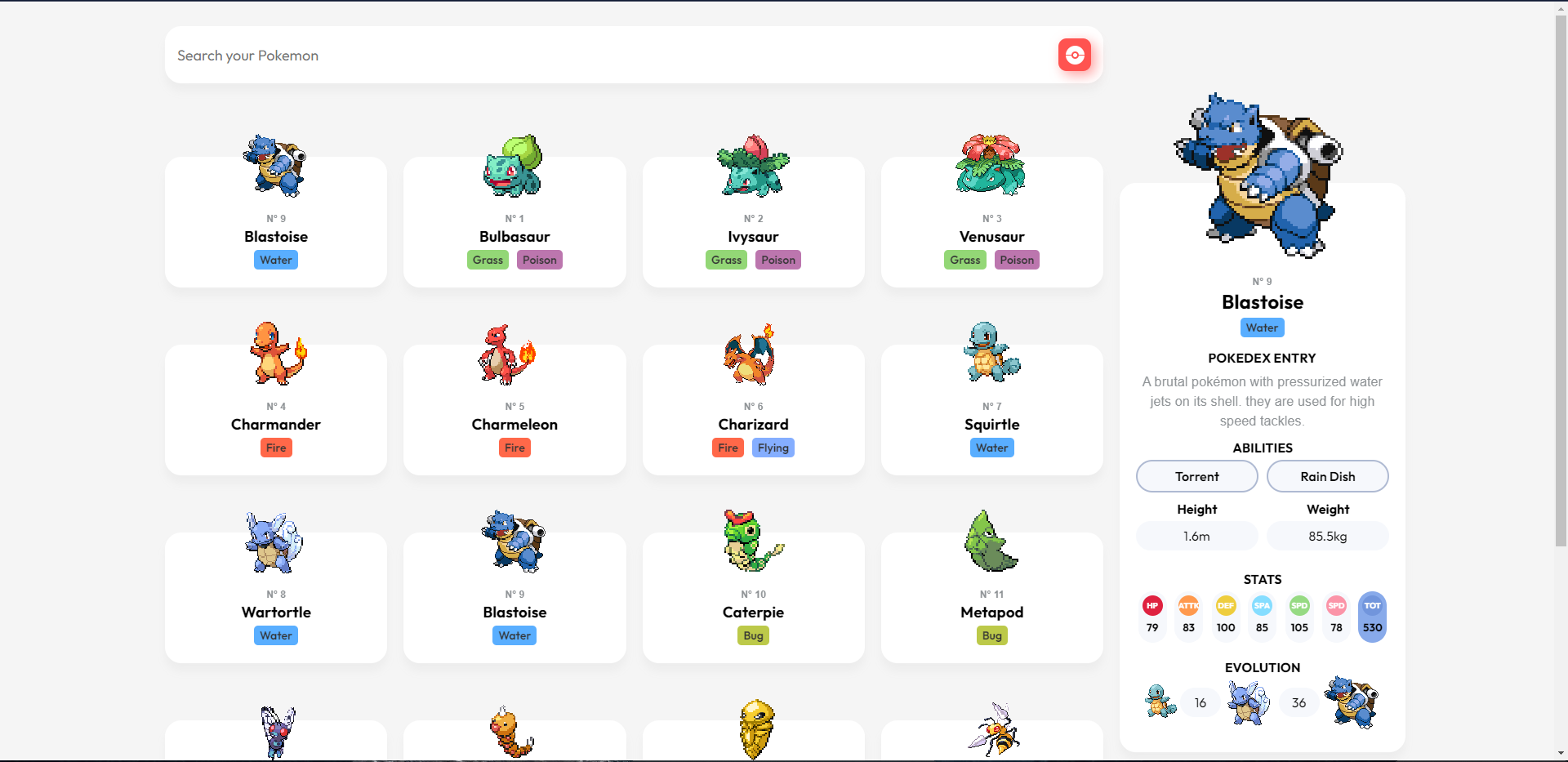Toggle the Water type badge on Squirtle's card
The image size is (1568, 762).
point(991,448)
